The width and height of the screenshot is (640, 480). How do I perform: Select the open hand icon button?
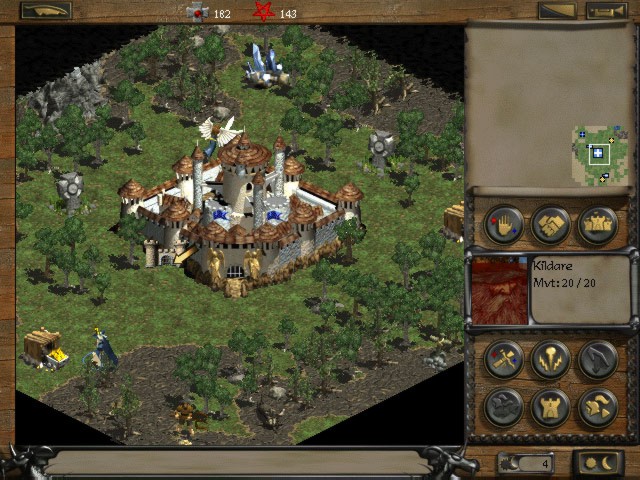[x=504, y=224]
